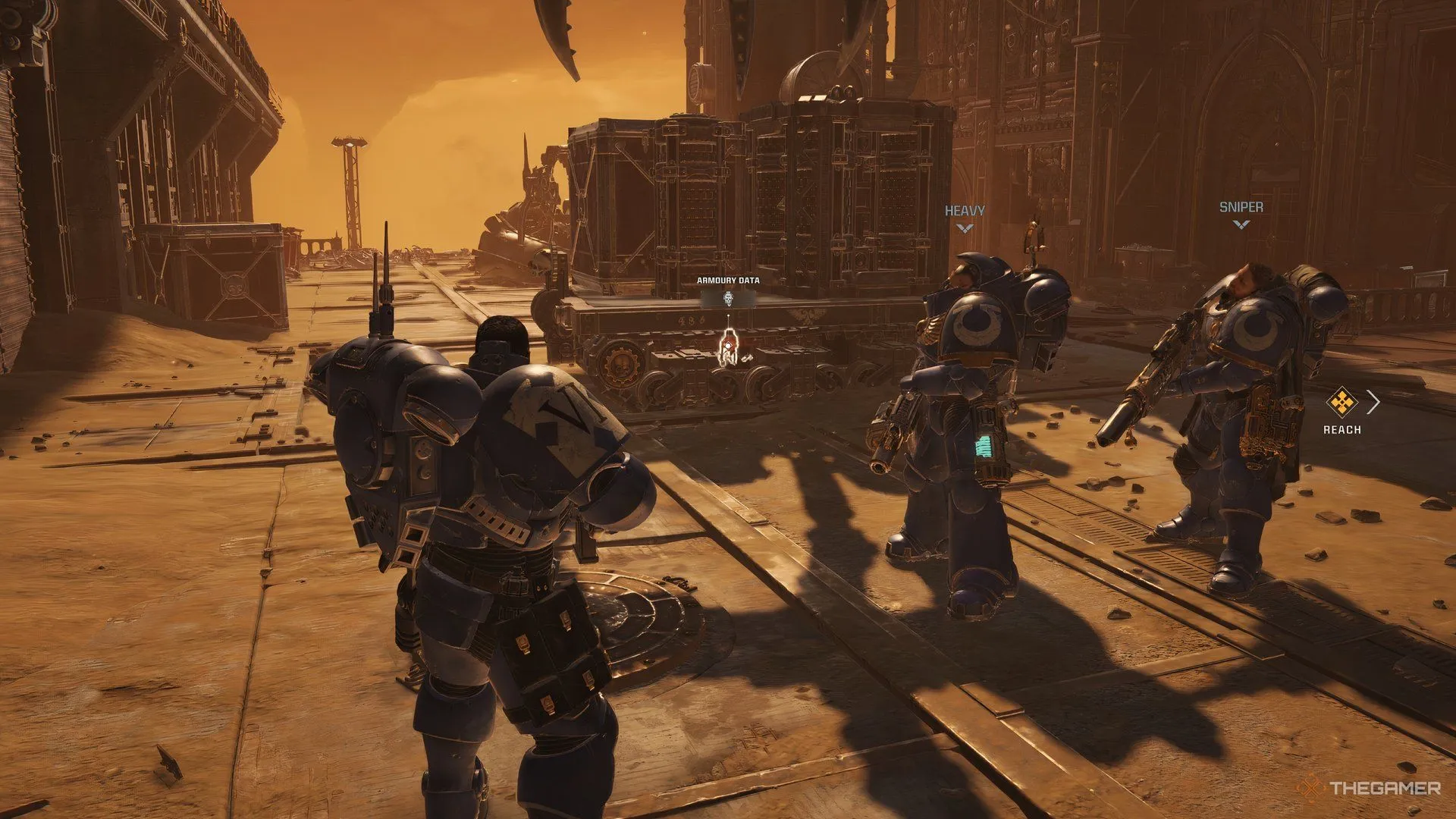Image resolution: width=1456 pixels, height=819 pixels.
Task: Select the Sniper teammate nameplate
Action: 1241,207
